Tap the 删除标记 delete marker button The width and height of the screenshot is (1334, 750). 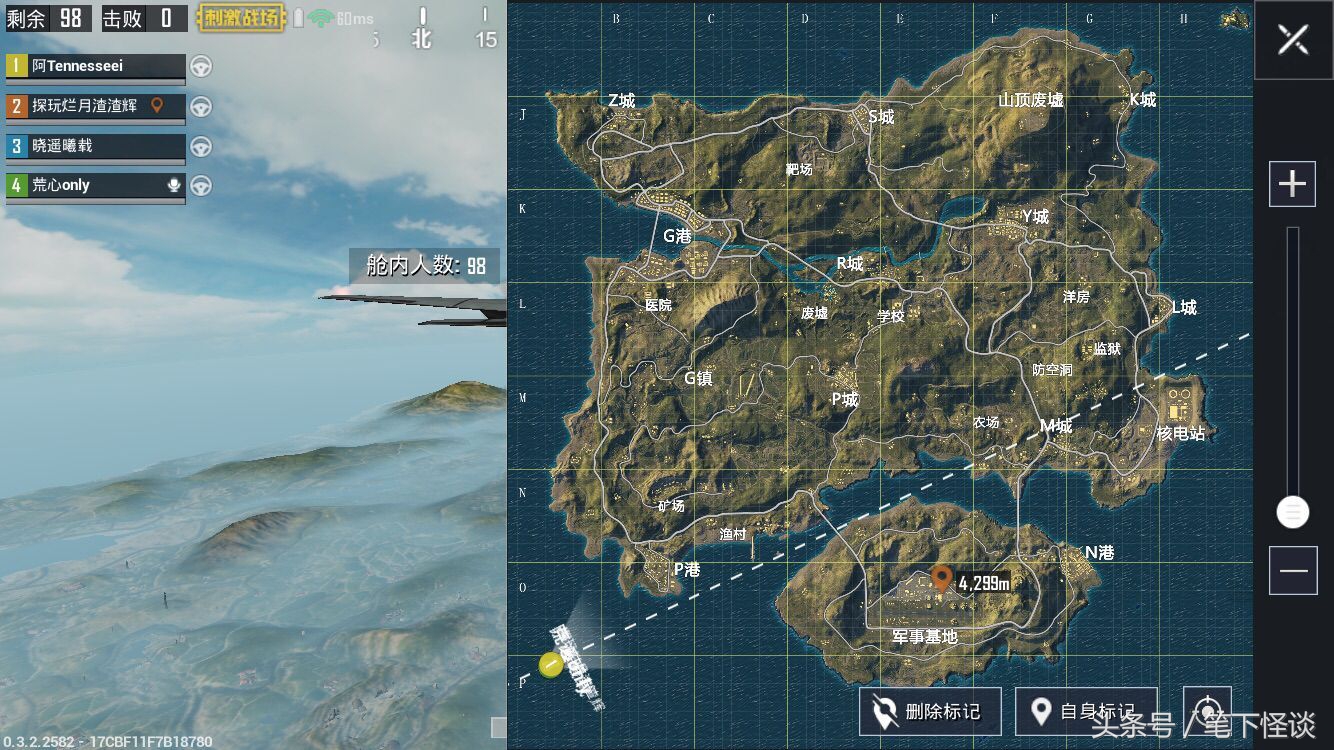pos(928,711)
